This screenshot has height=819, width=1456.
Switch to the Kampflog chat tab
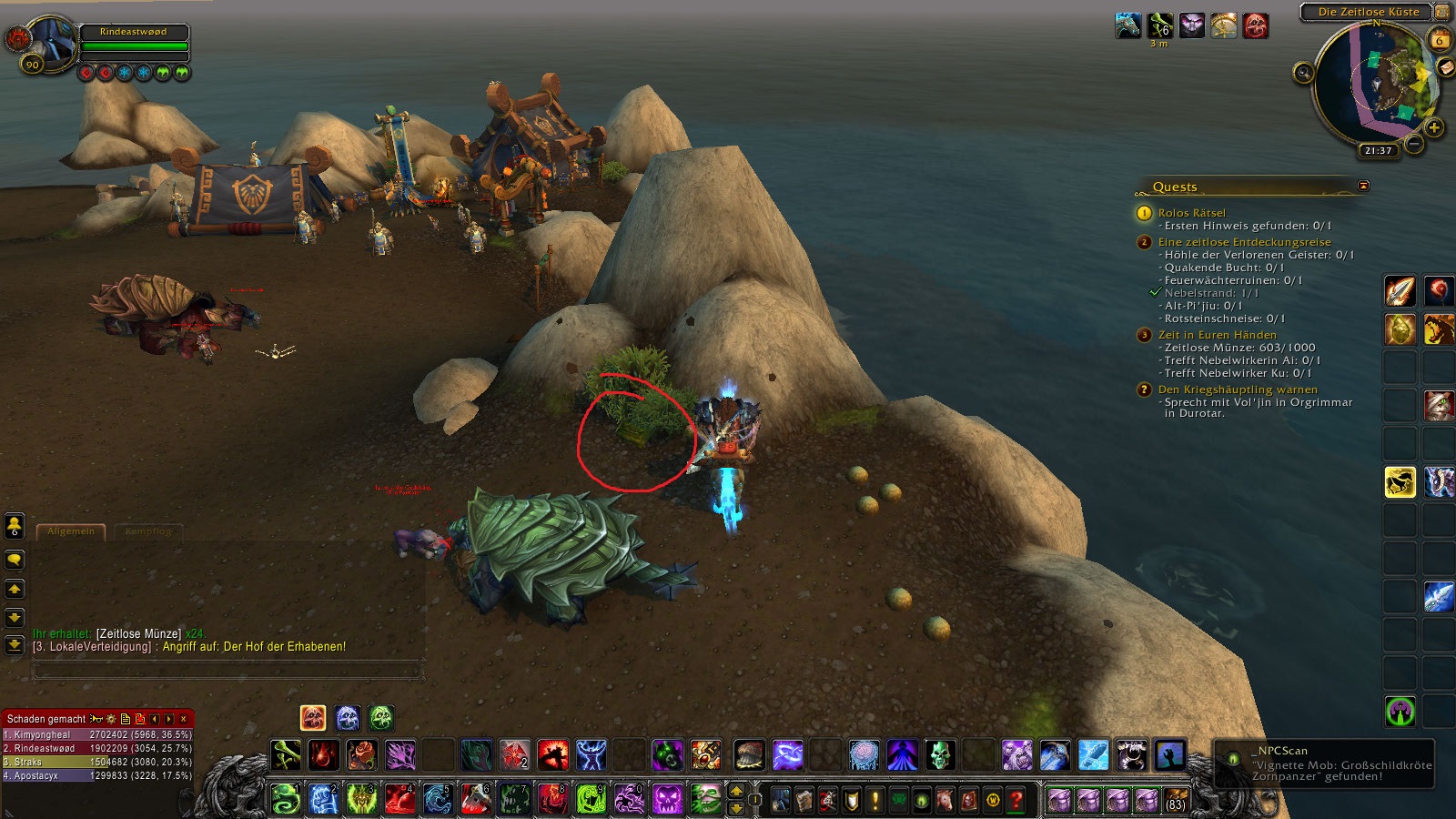coord(148,531)
